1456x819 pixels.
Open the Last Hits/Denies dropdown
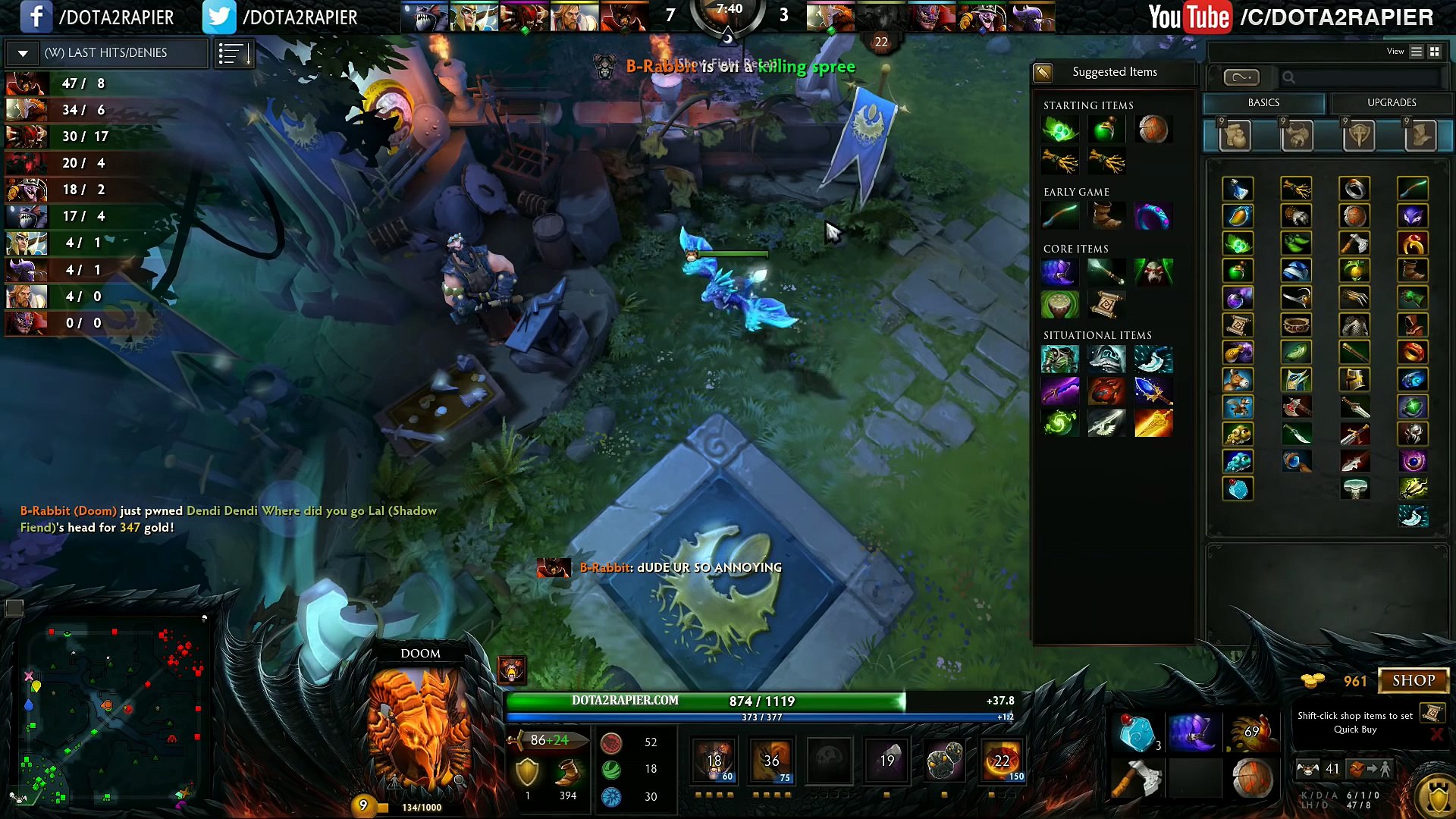click(23, 53)
